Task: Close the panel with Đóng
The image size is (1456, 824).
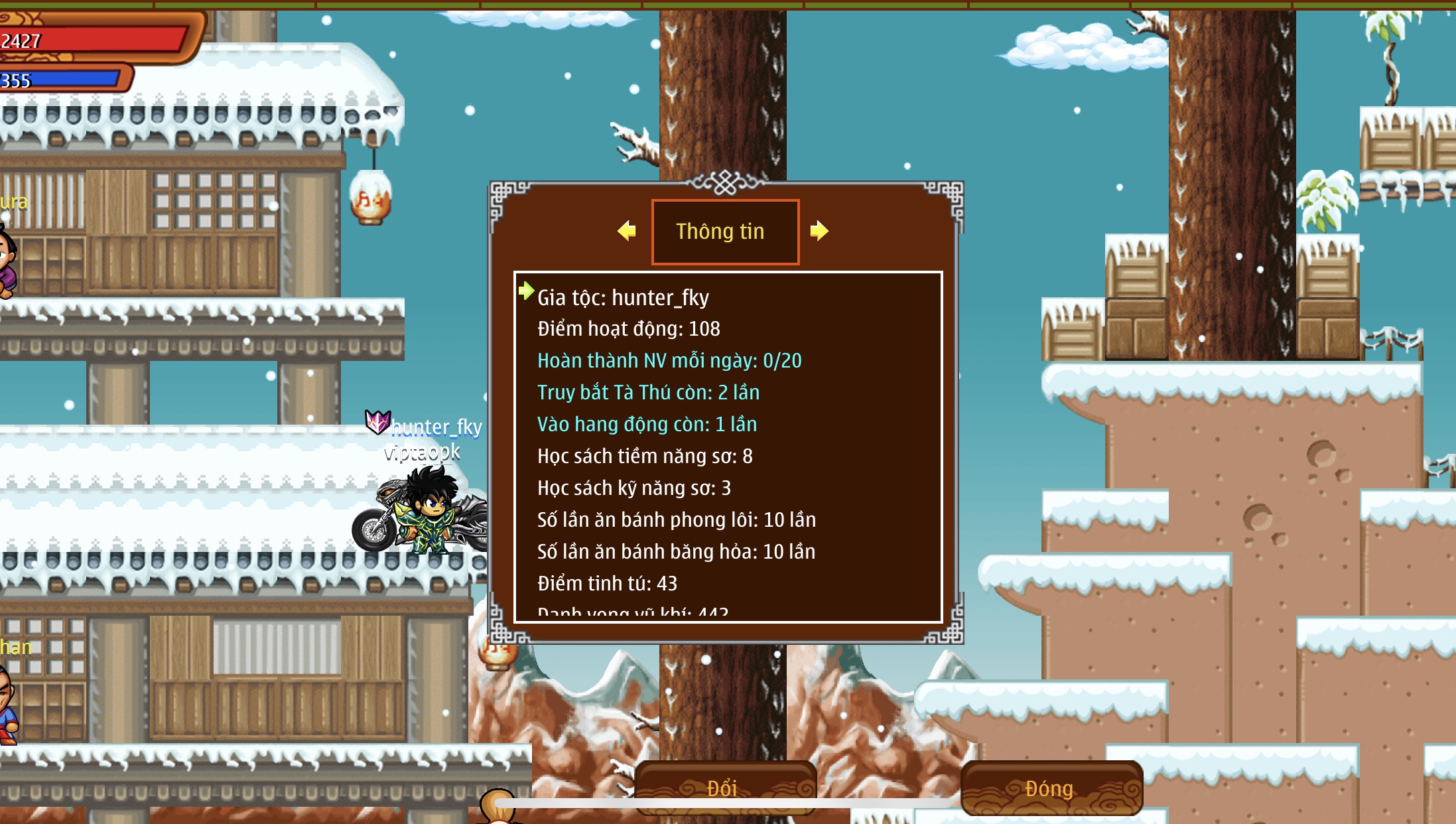Action: (1051, 788)
